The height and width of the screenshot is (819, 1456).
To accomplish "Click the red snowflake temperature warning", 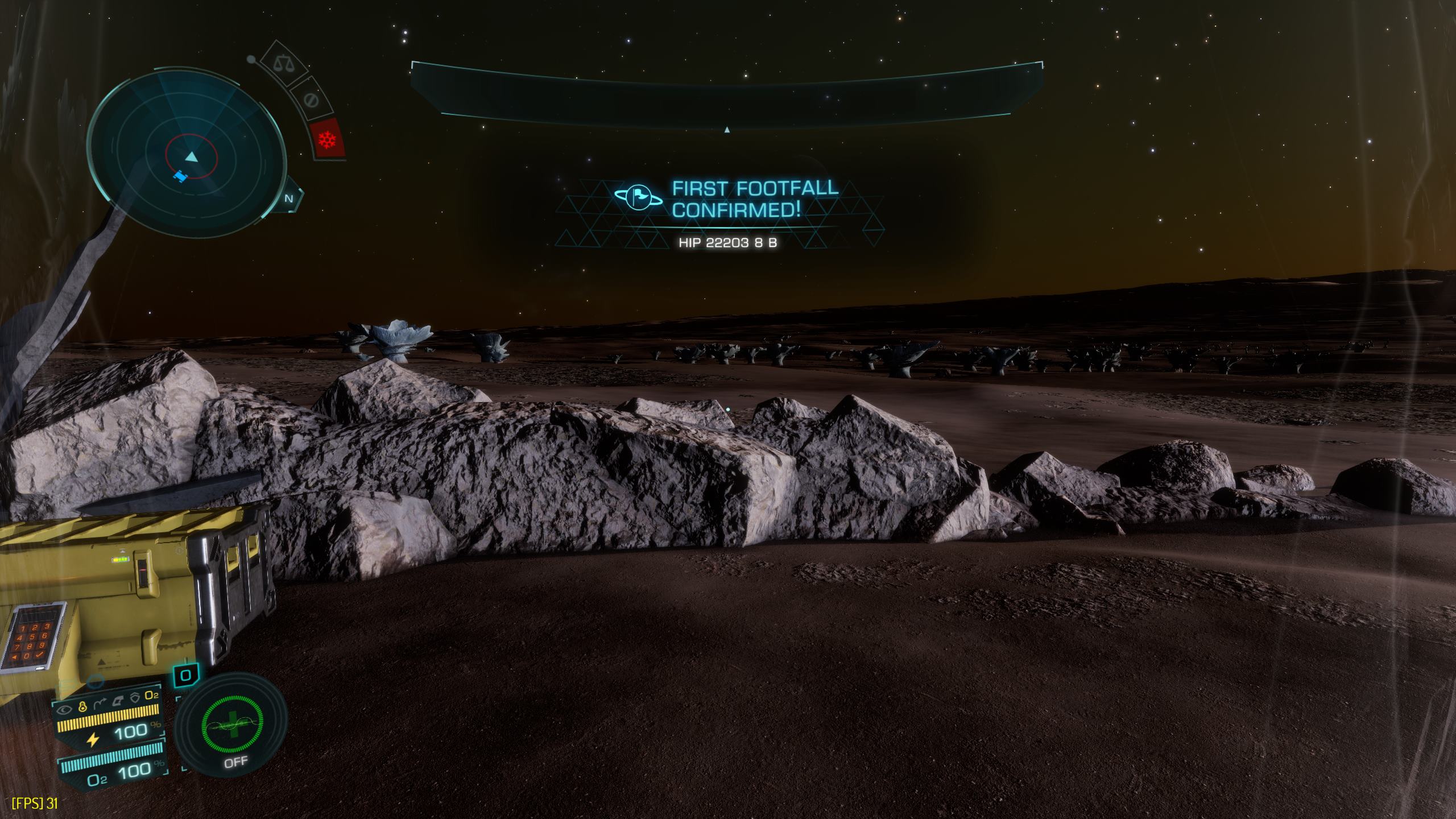I will coord(328,139).
